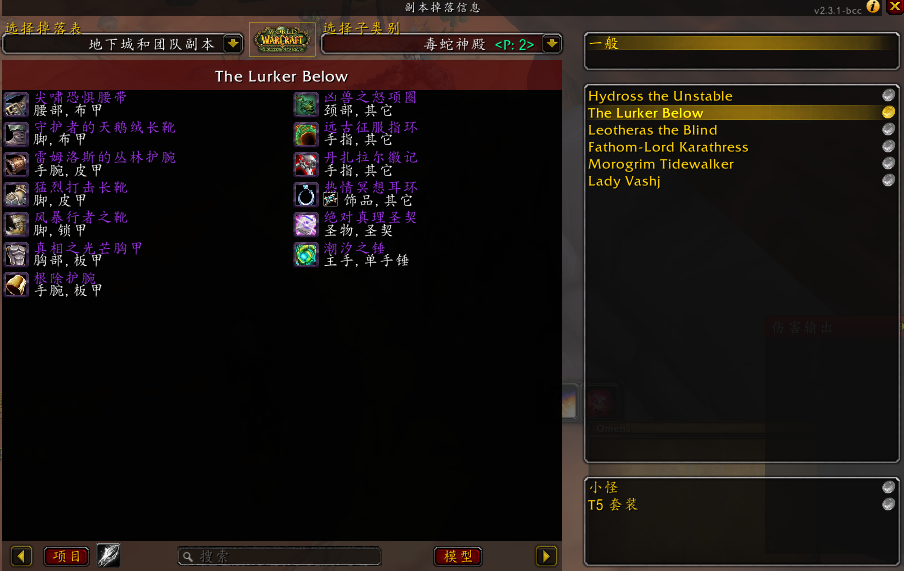904x571 pixels.
Task: Click the yellow info icon
Action: [873, 7]
